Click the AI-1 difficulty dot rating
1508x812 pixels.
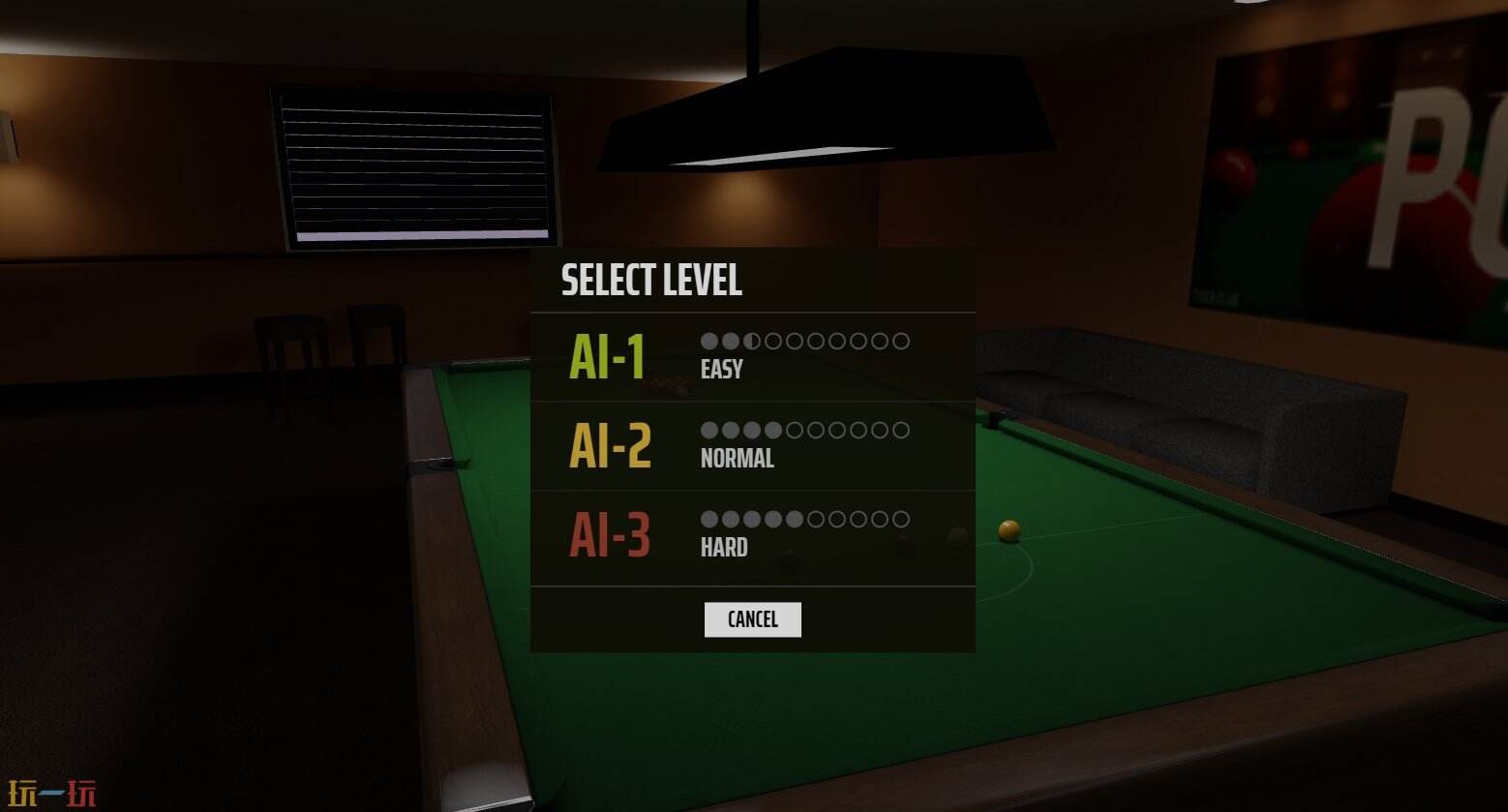[x=806, y=341]
